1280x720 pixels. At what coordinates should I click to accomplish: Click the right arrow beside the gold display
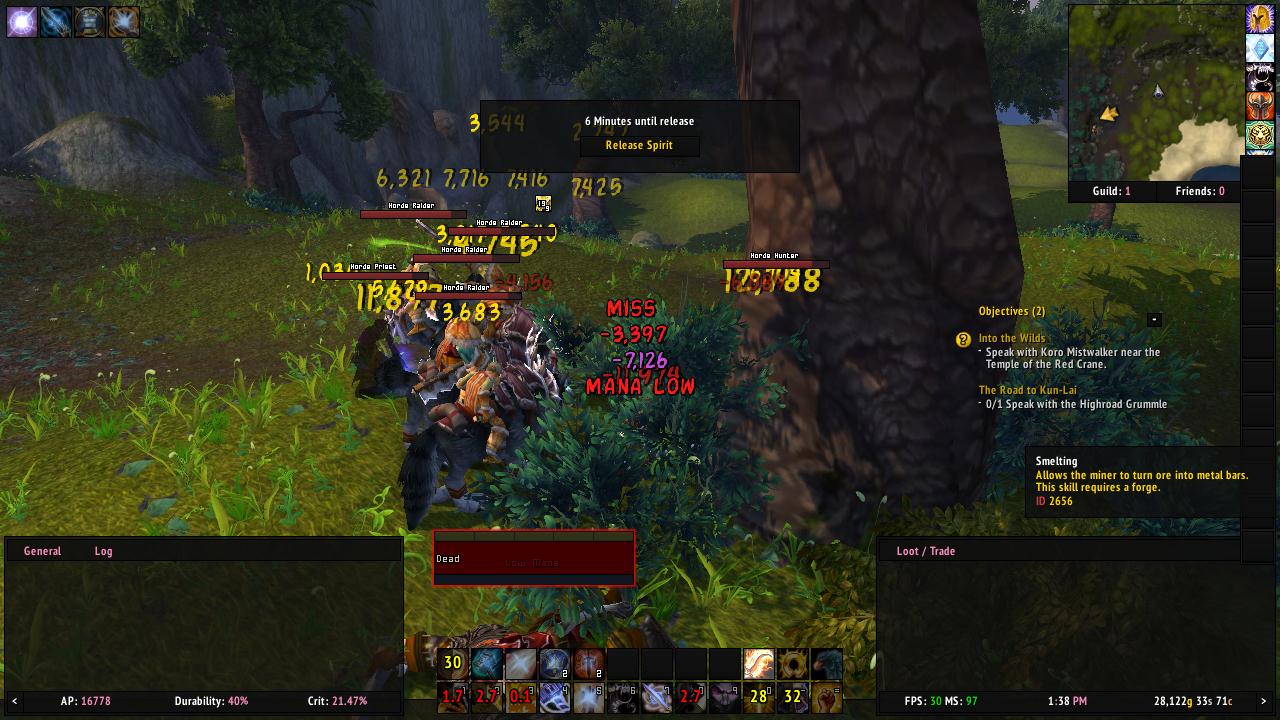pos(1263,701)
